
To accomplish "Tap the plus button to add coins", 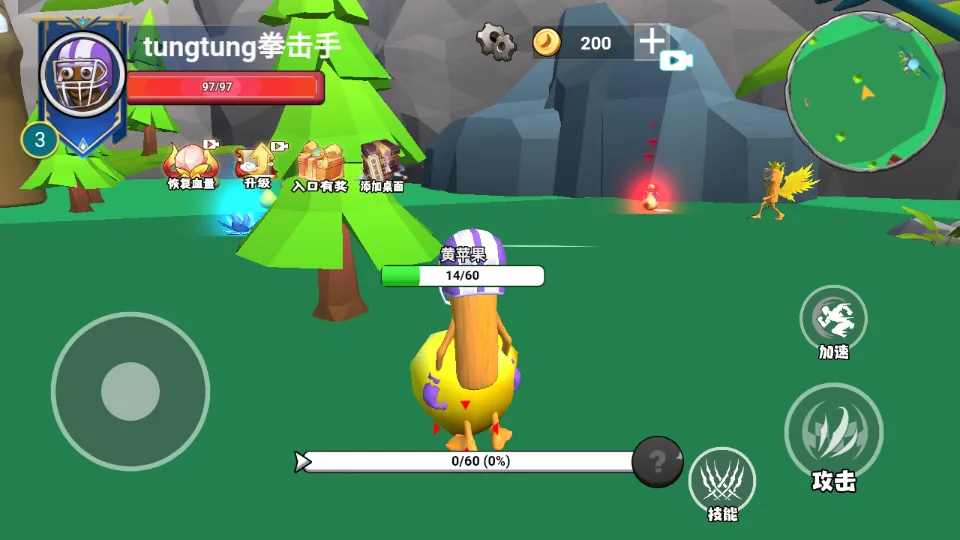I will [652, 41].
